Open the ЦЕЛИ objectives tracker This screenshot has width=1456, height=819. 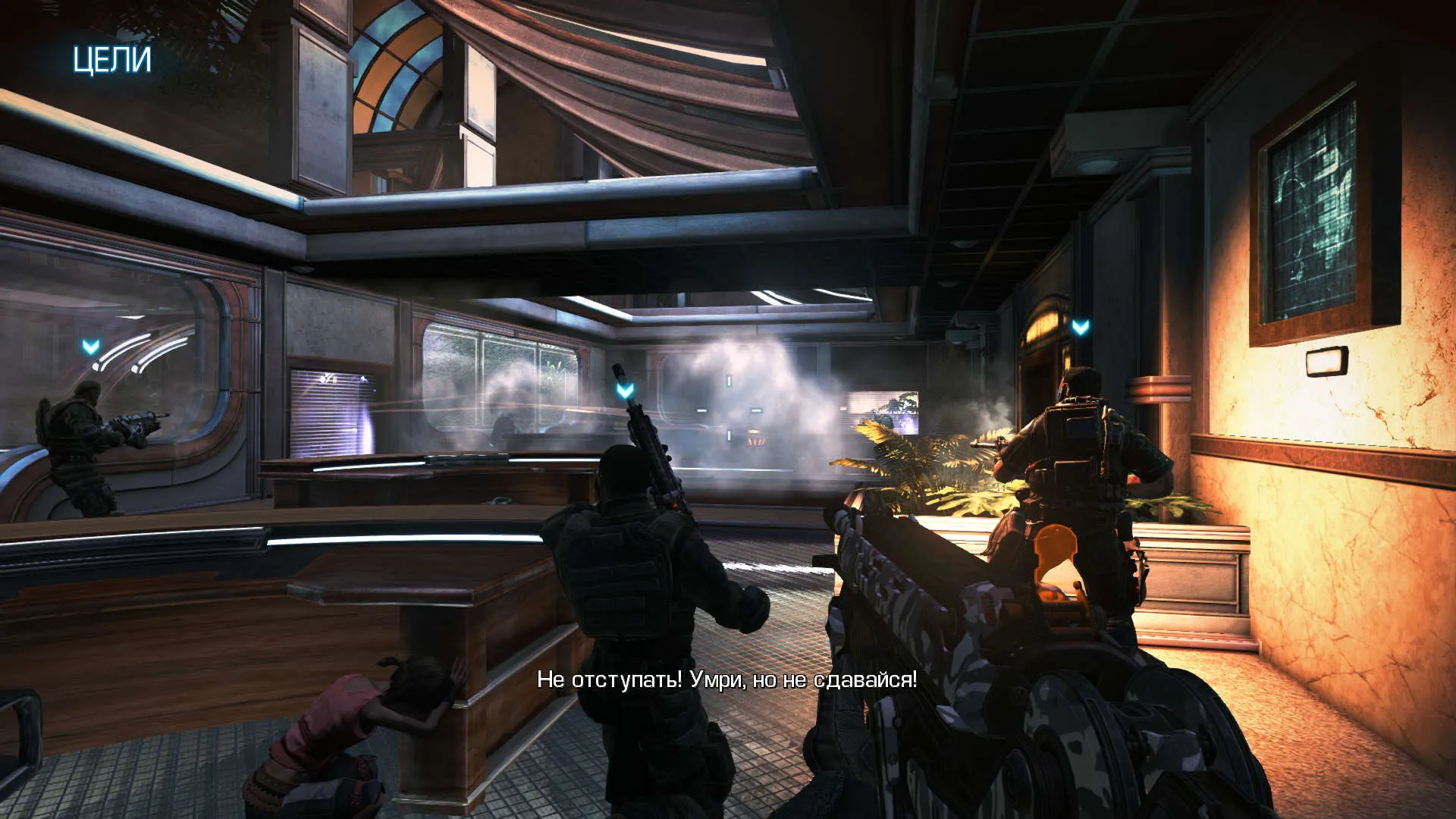111,60
